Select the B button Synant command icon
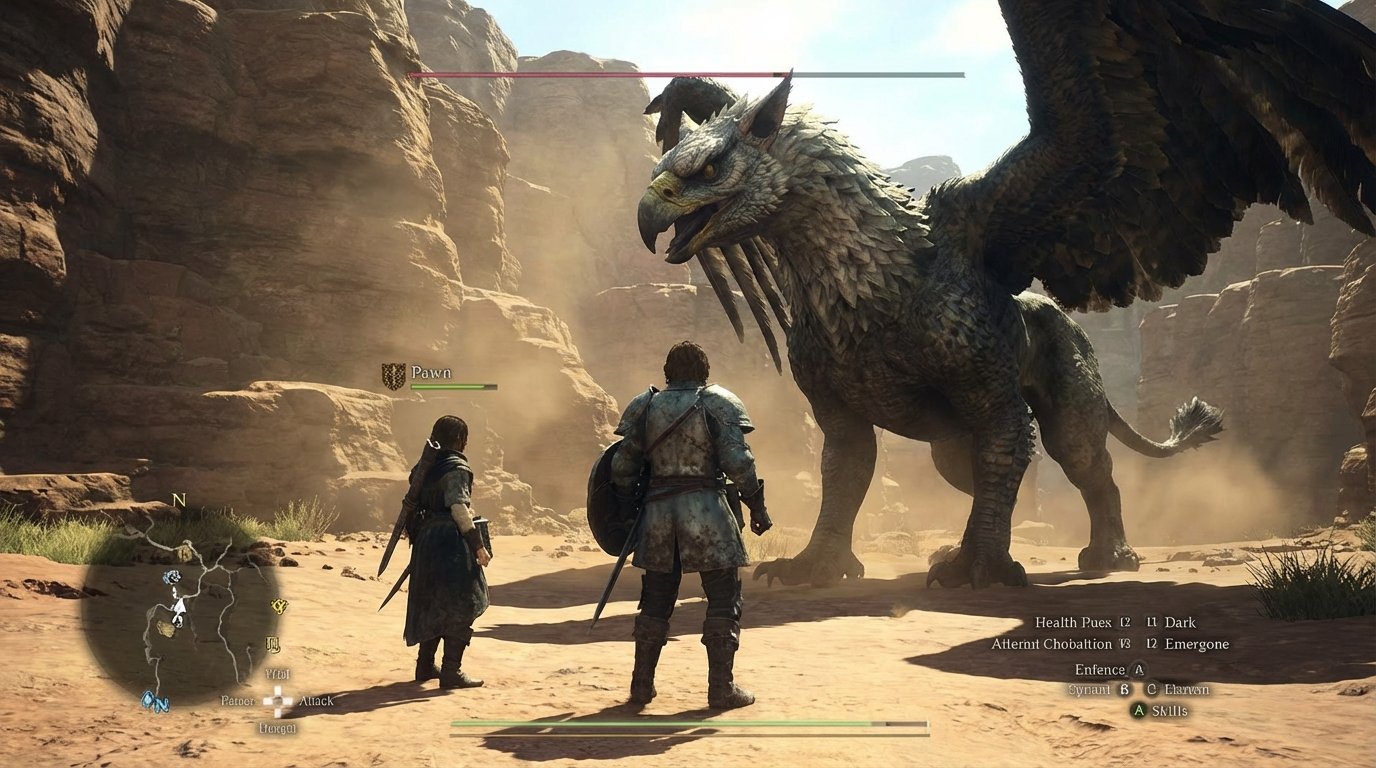 tap(1124, 690)
